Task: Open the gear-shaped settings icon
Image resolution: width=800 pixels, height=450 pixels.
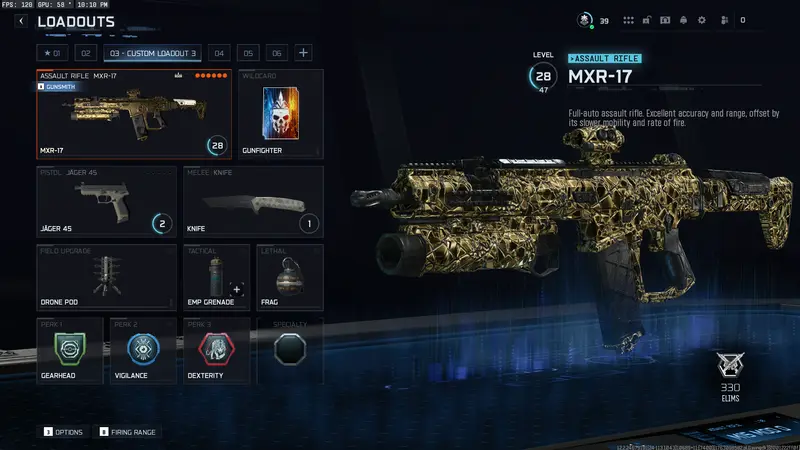Action: pyautogui.click(x=701, y=20)
